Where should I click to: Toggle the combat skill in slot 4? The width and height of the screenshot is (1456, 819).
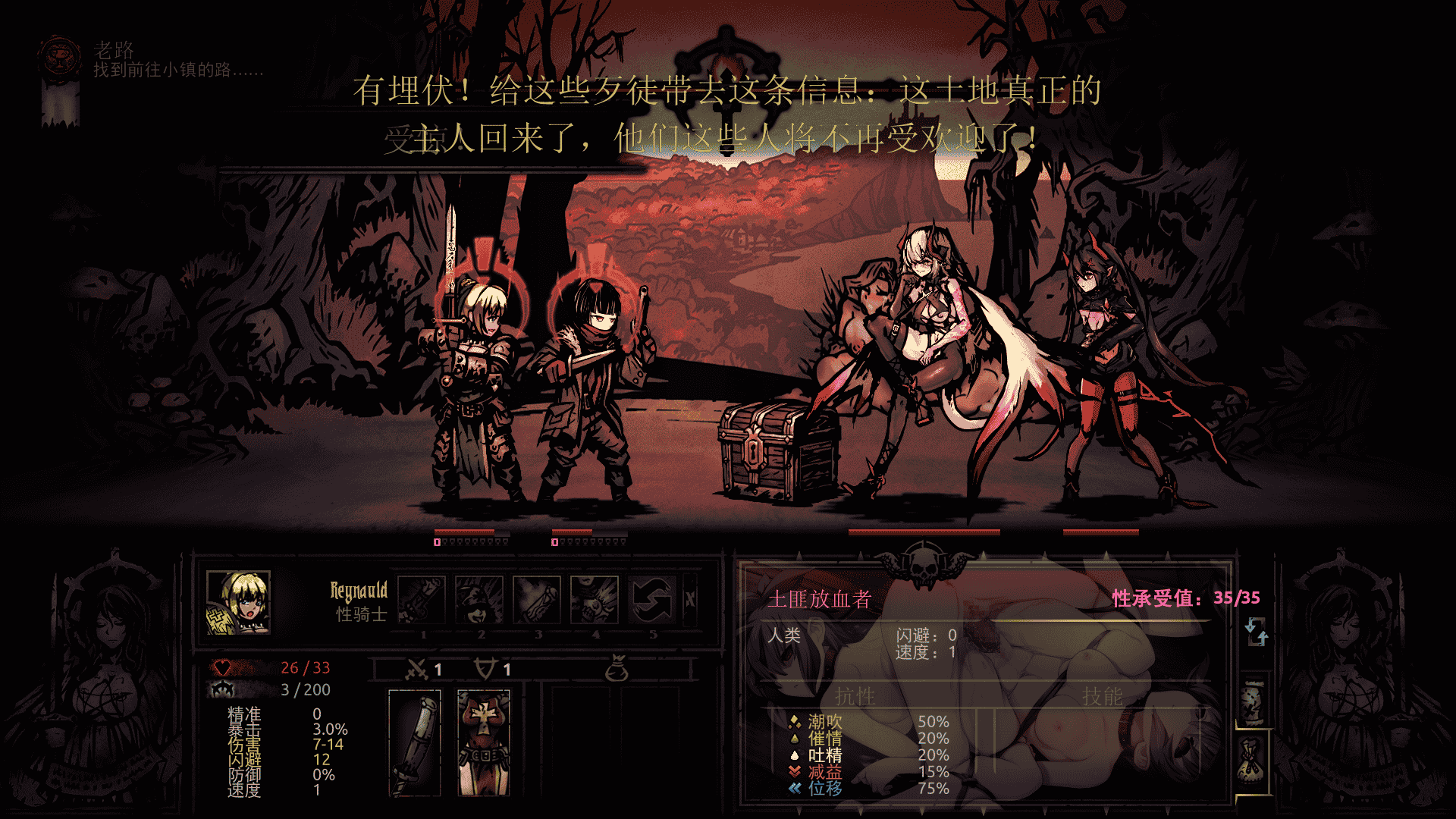[596, 601]
